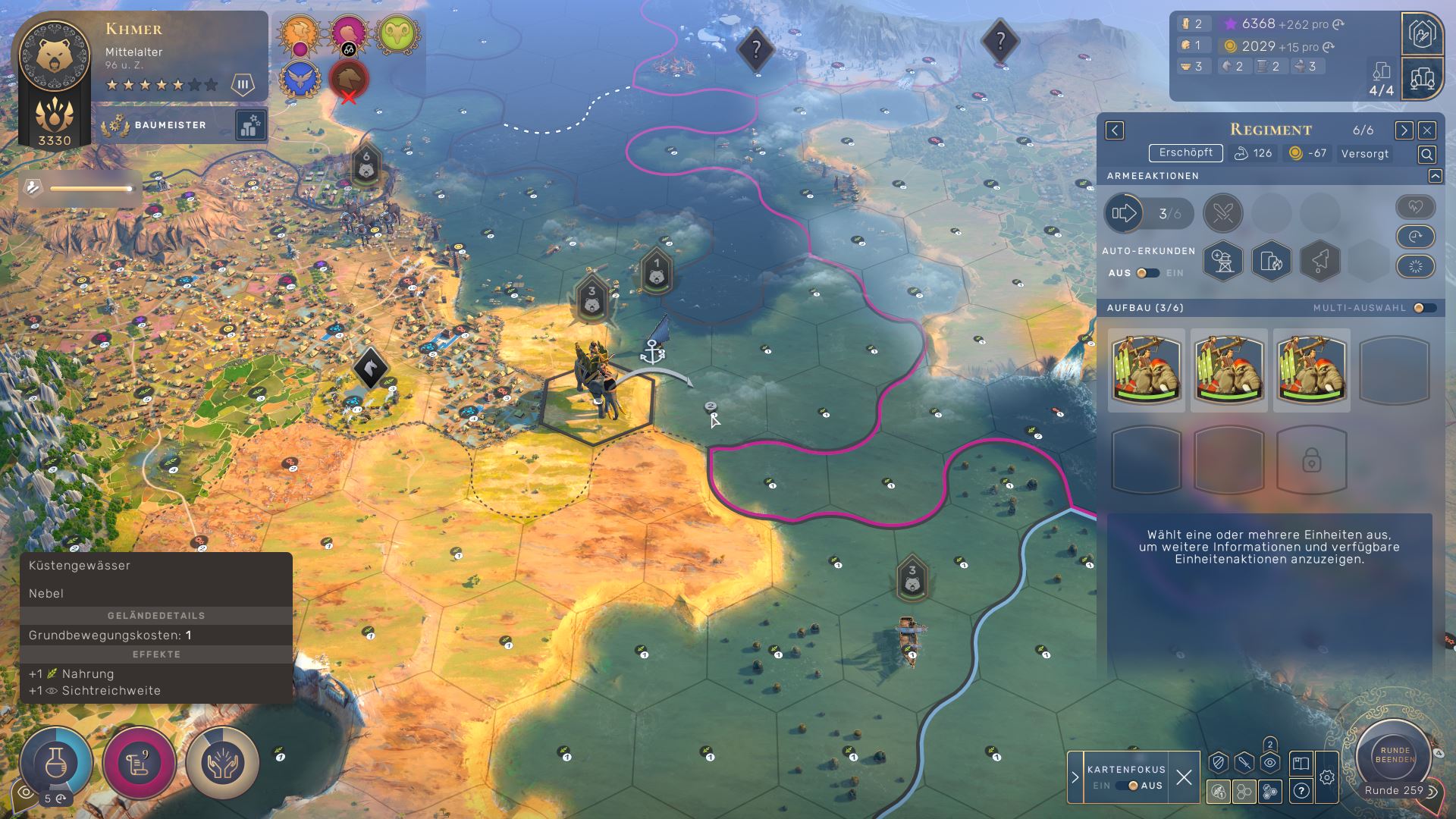Open the cities overview button at top right
Image resolution: width=1456 pixels, height=819 pixels.
pyautogui.click(x=1422, y=78)
